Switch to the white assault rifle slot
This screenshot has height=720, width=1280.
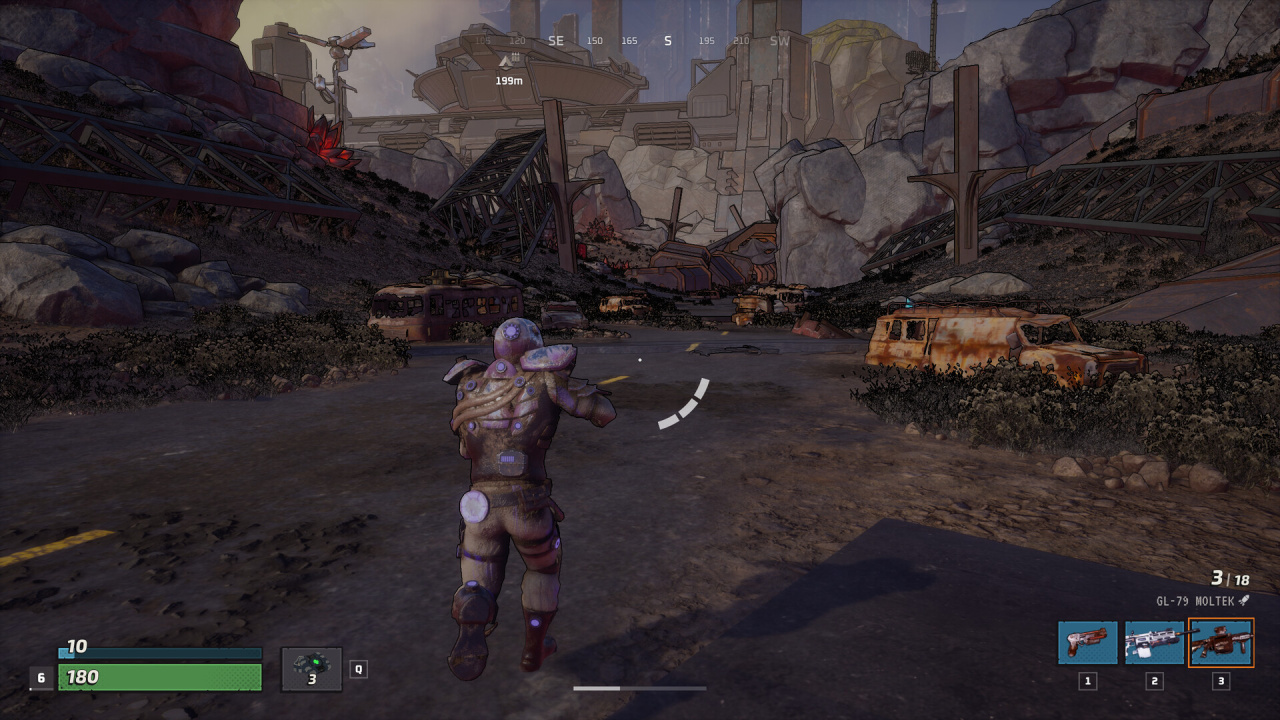(1154, 643)
